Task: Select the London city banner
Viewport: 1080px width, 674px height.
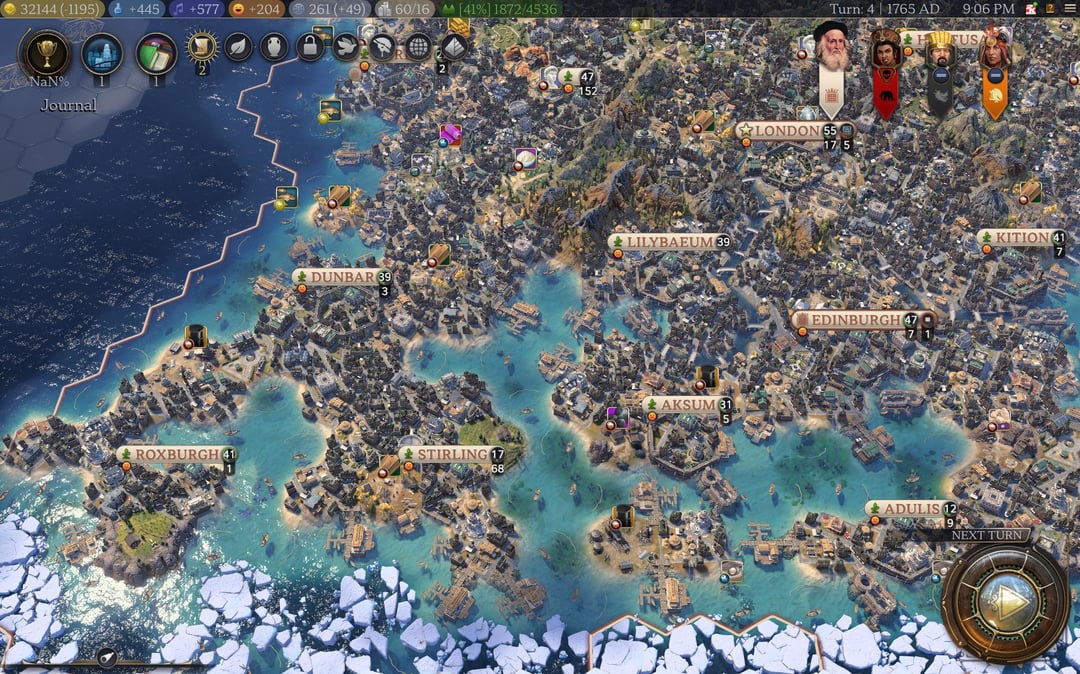Action: 787,131
